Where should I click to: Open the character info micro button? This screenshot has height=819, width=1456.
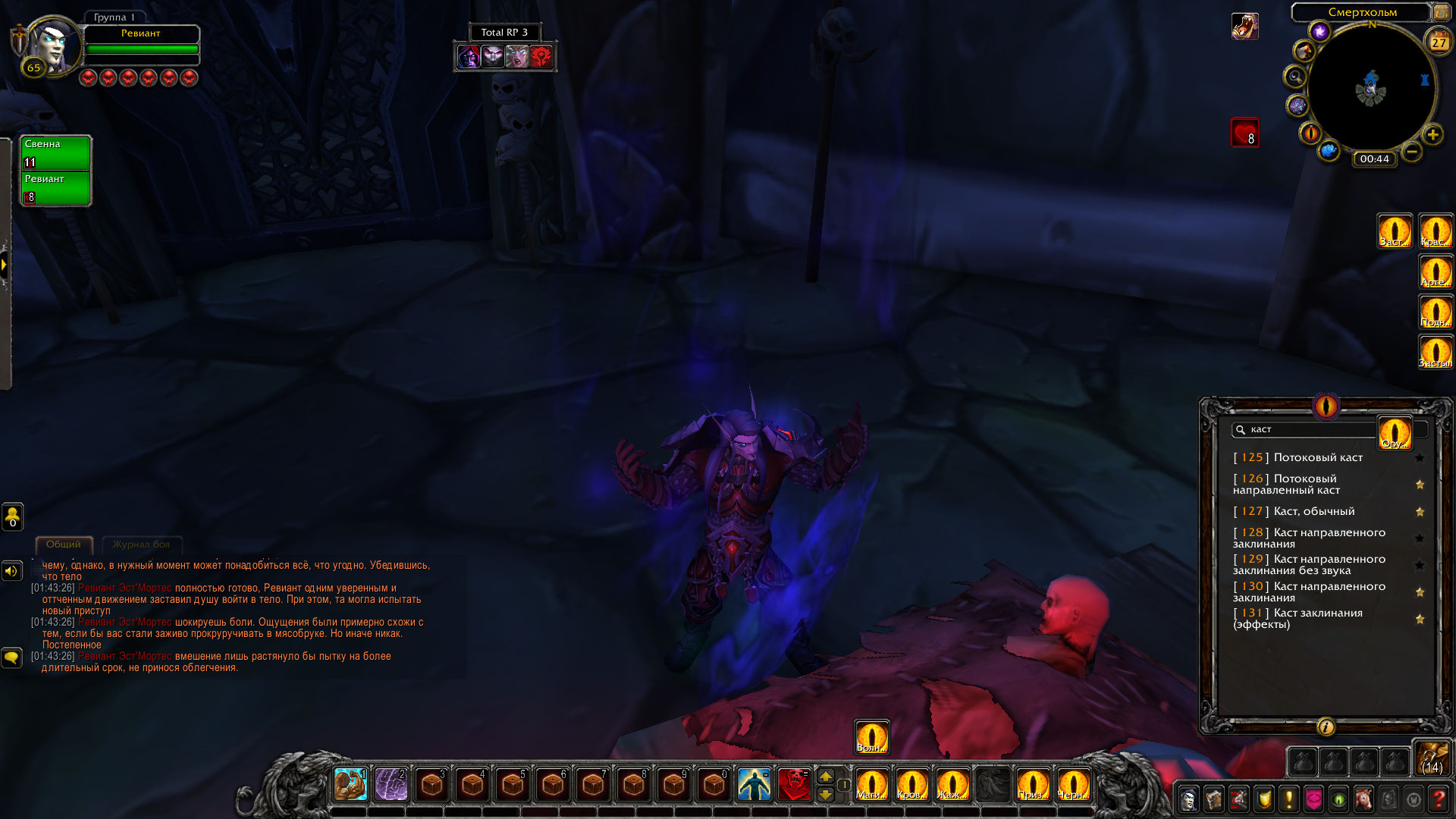1189,799
